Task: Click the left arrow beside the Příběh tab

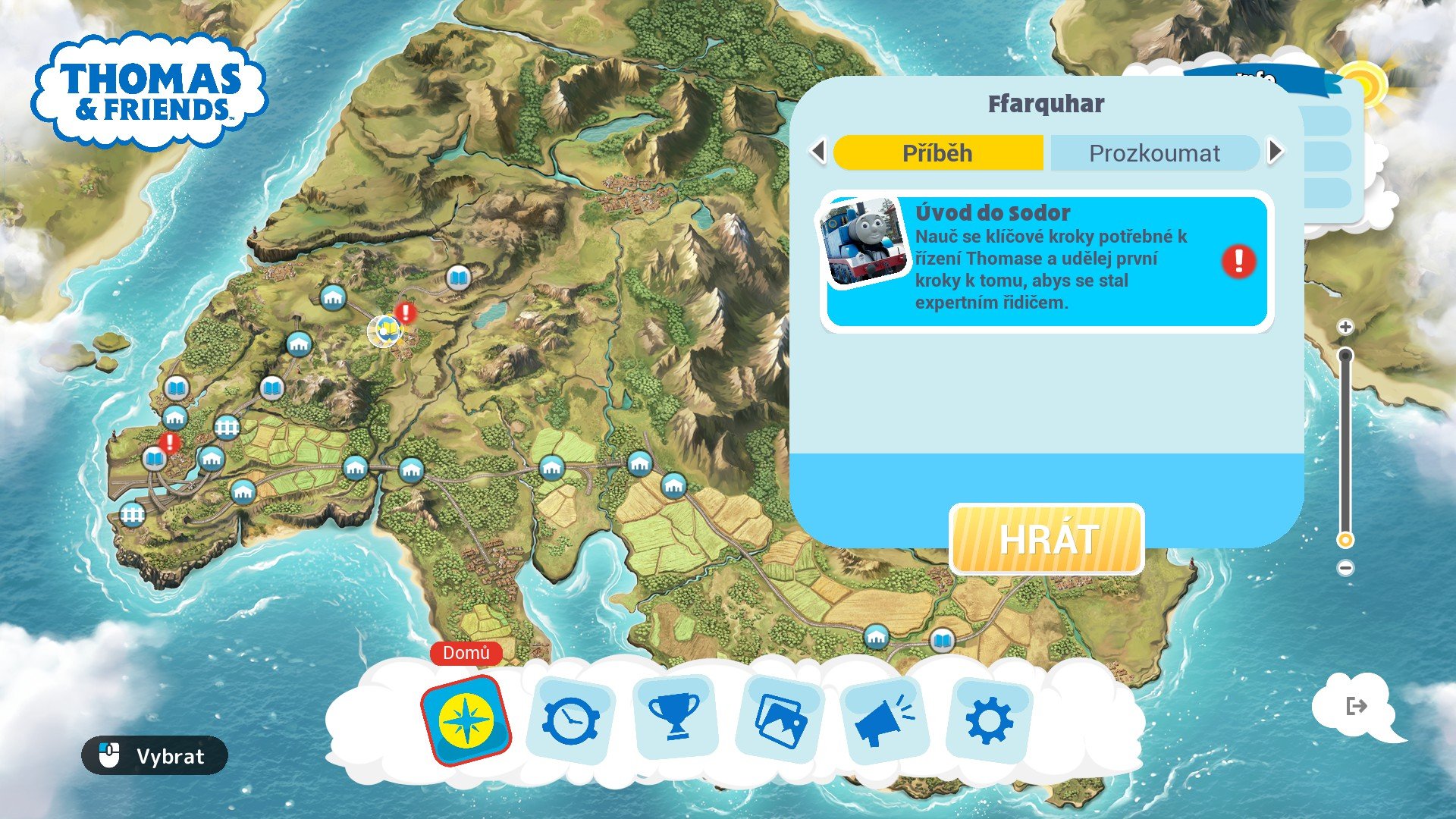Action: click(818, 152)
